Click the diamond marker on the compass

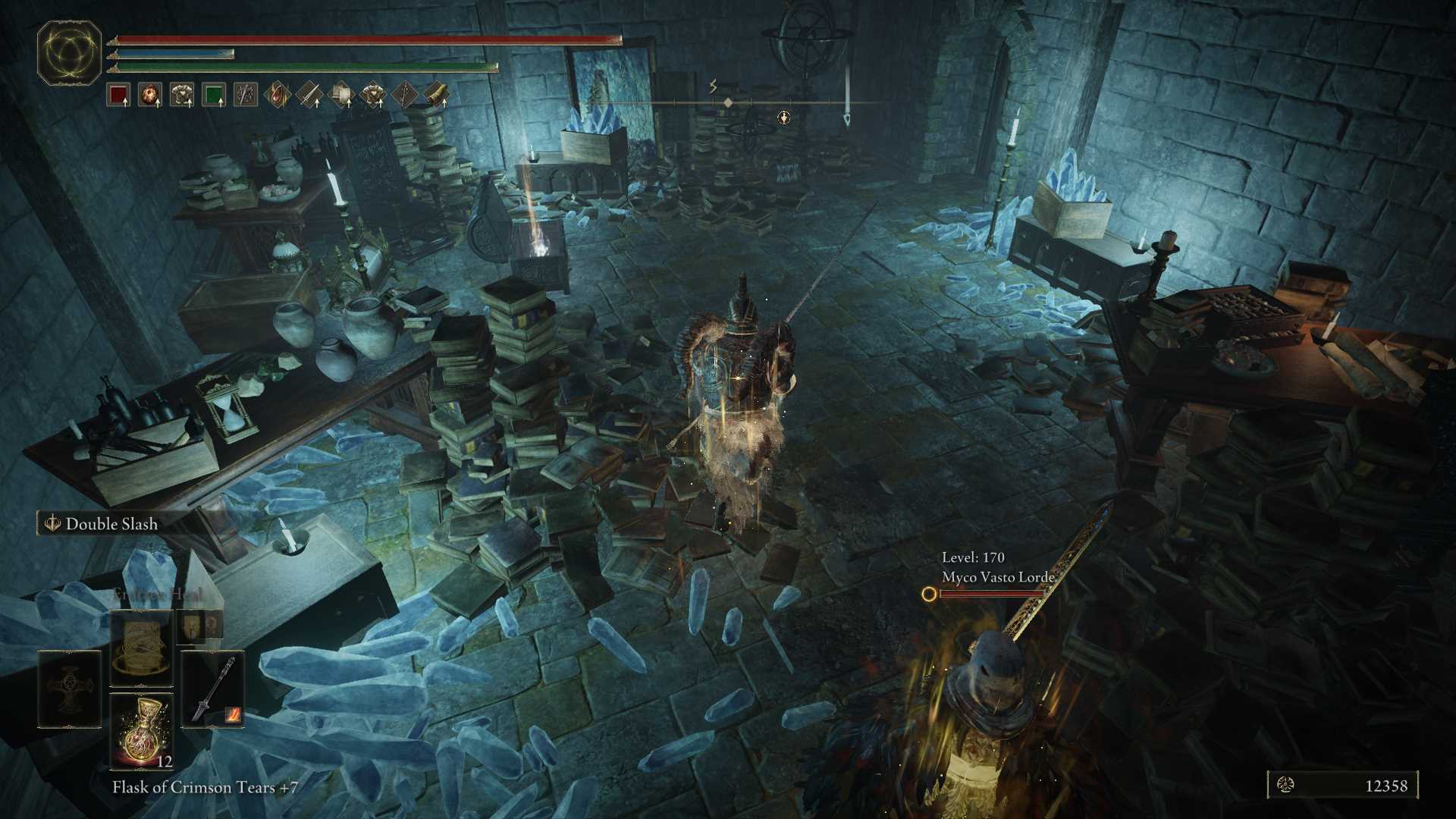coord(728,102)
